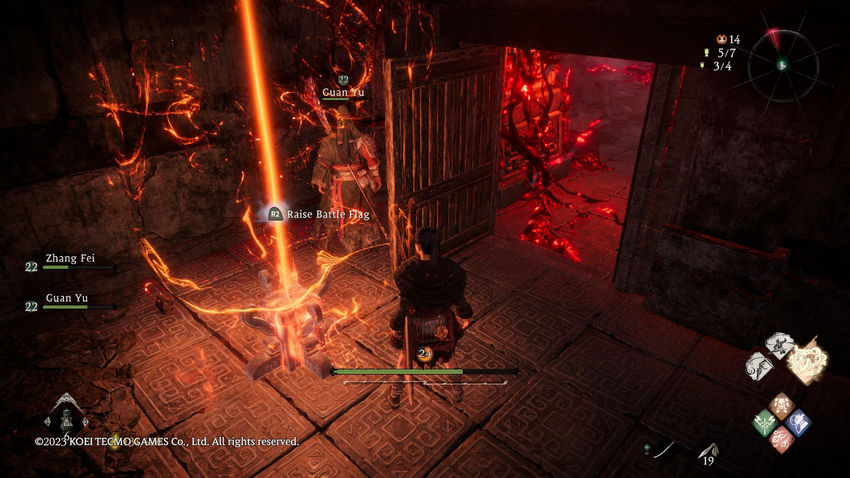Choose the red flame spell icon
Image resolution: width=850 pixels, height=478 pixels.
point(781,438)
